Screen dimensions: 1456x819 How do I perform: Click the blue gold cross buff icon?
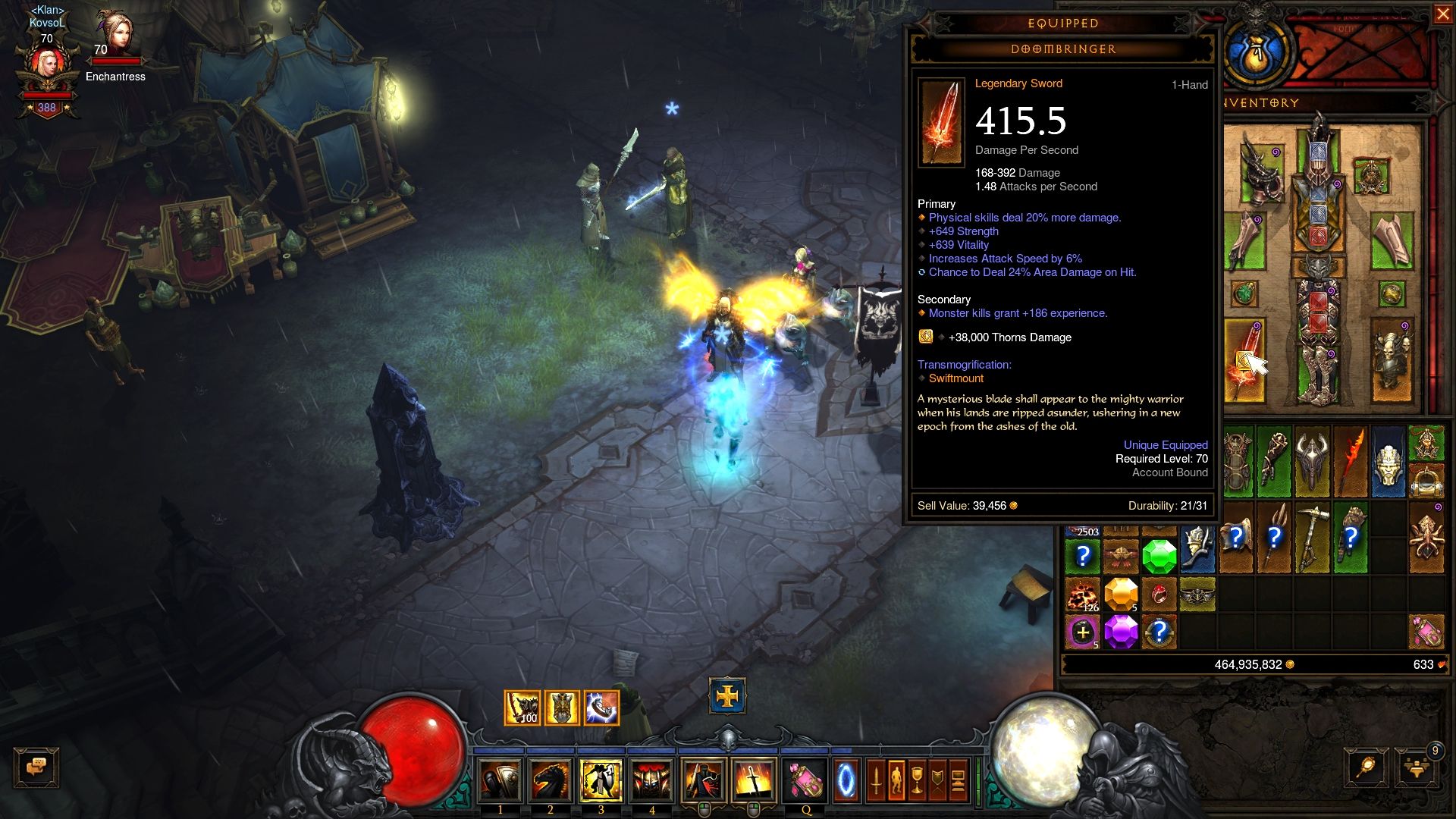tap(727, 695)
